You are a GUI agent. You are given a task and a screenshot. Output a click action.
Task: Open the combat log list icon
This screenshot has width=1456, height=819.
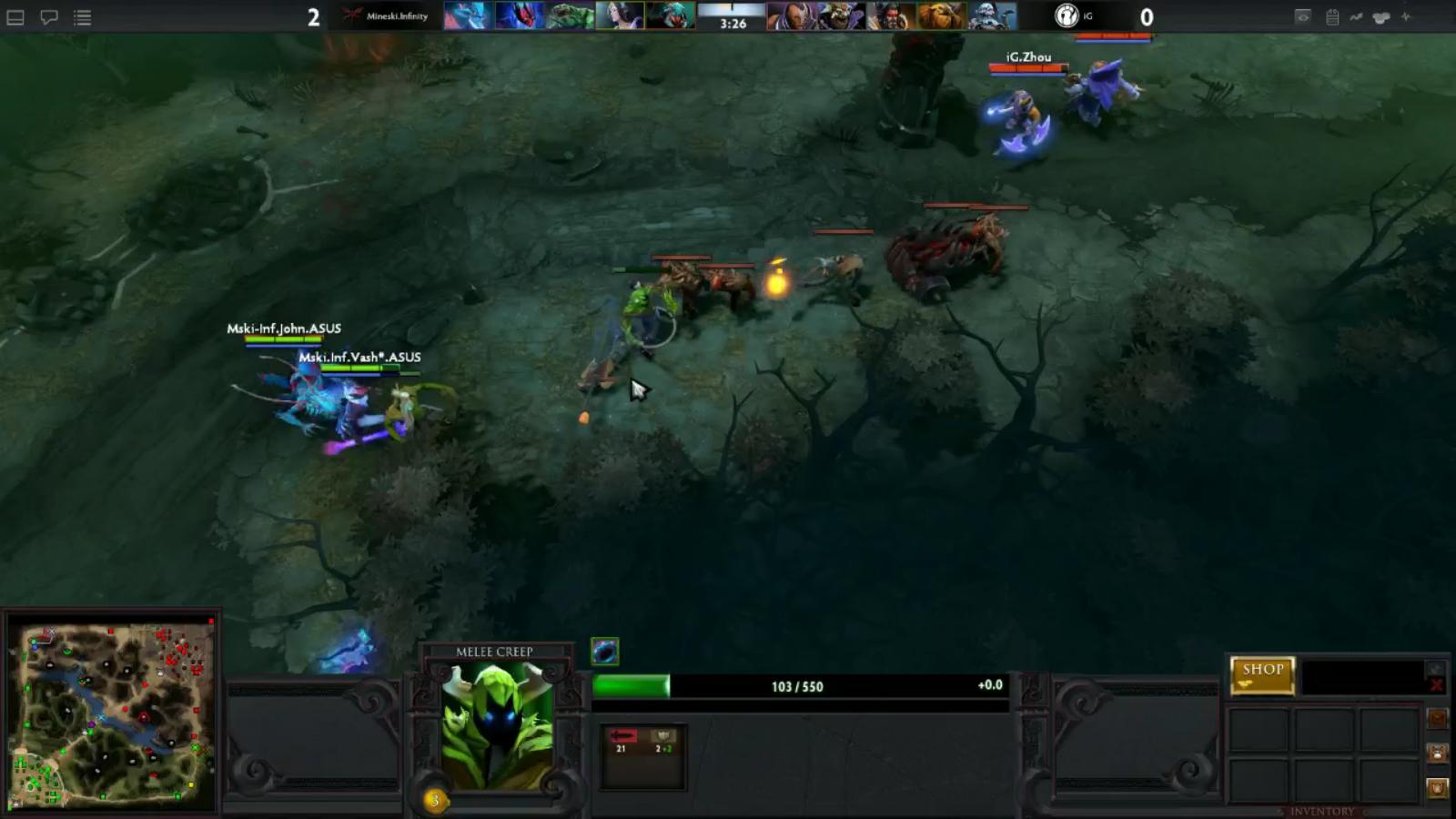tap(83, 17)
